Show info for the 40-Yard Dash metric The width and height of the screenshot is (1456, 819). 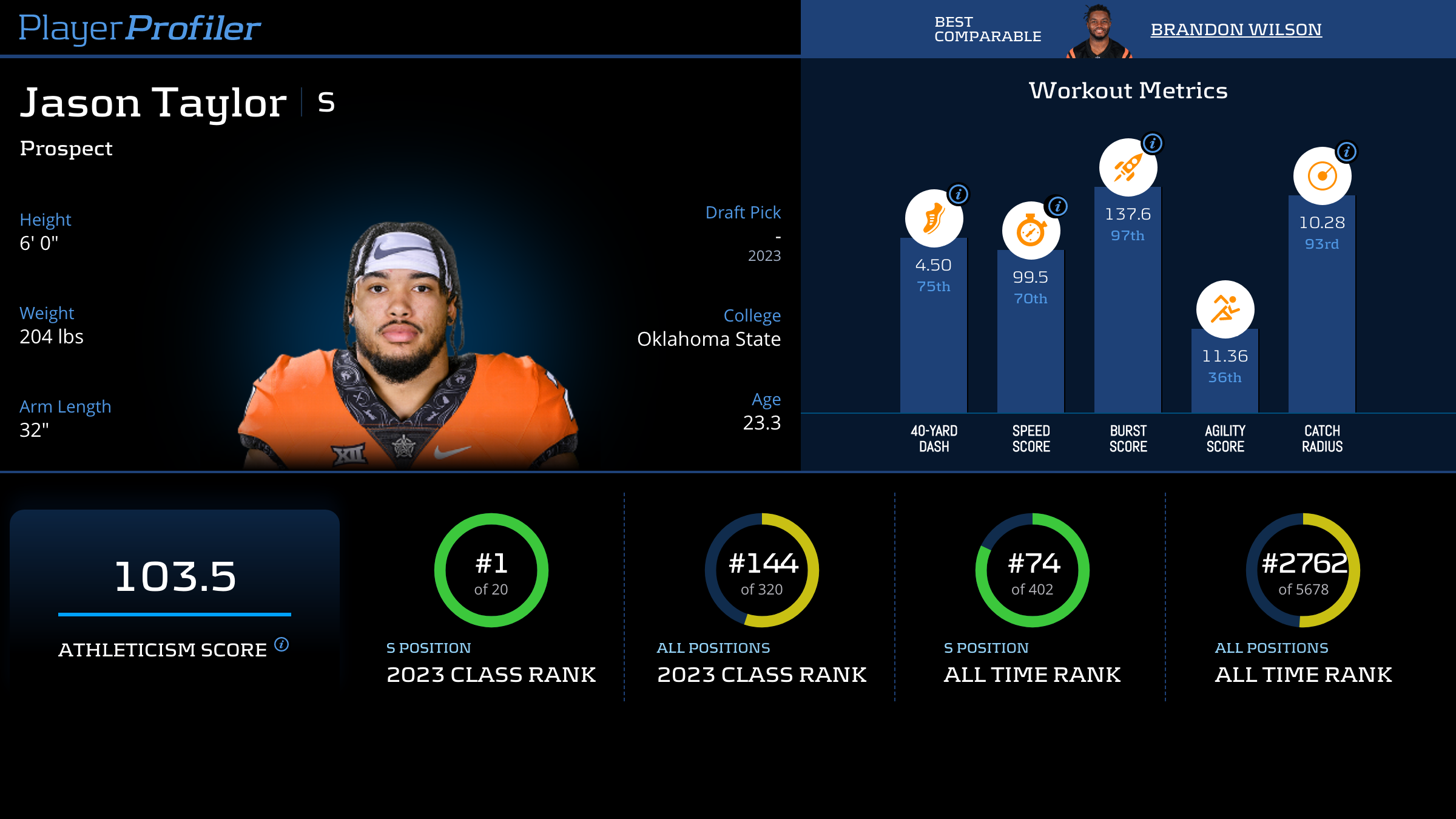point(959,194)
